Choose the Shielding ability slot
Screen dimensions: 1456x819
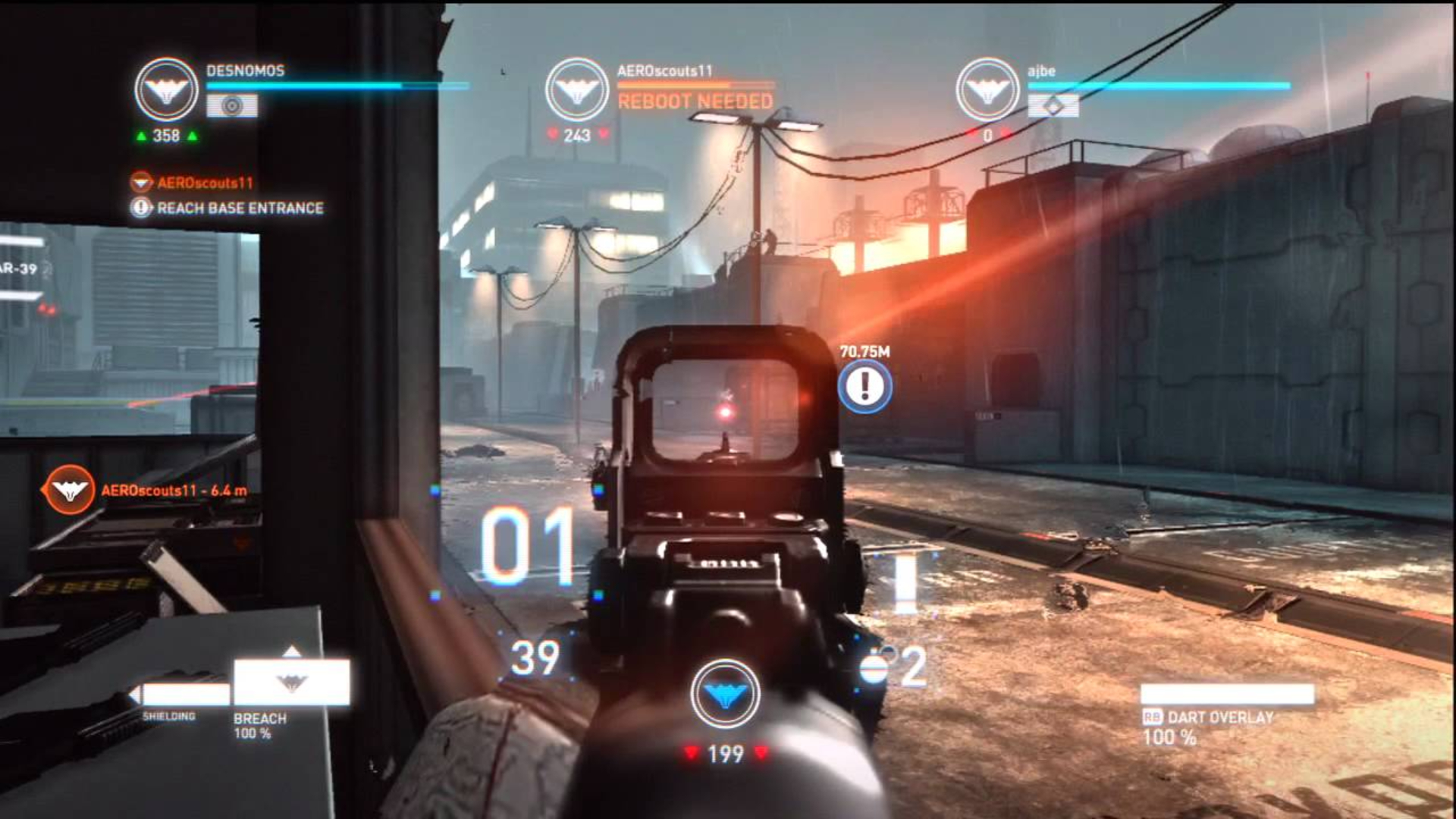pos(185,694)
